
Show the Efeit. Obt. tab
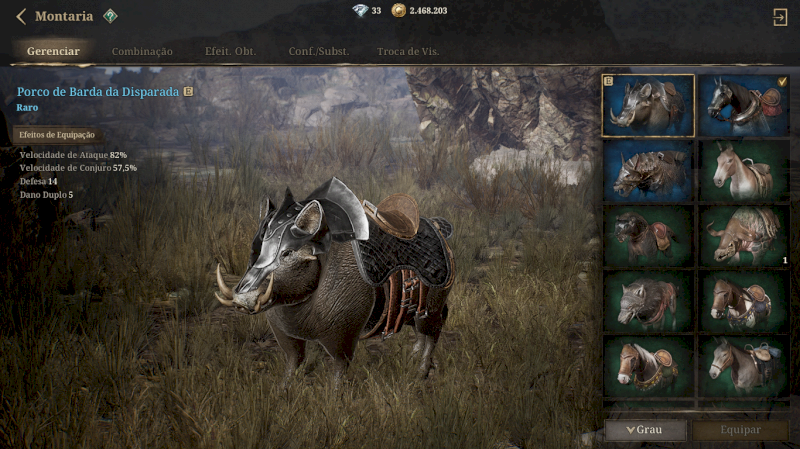[230, 51]
